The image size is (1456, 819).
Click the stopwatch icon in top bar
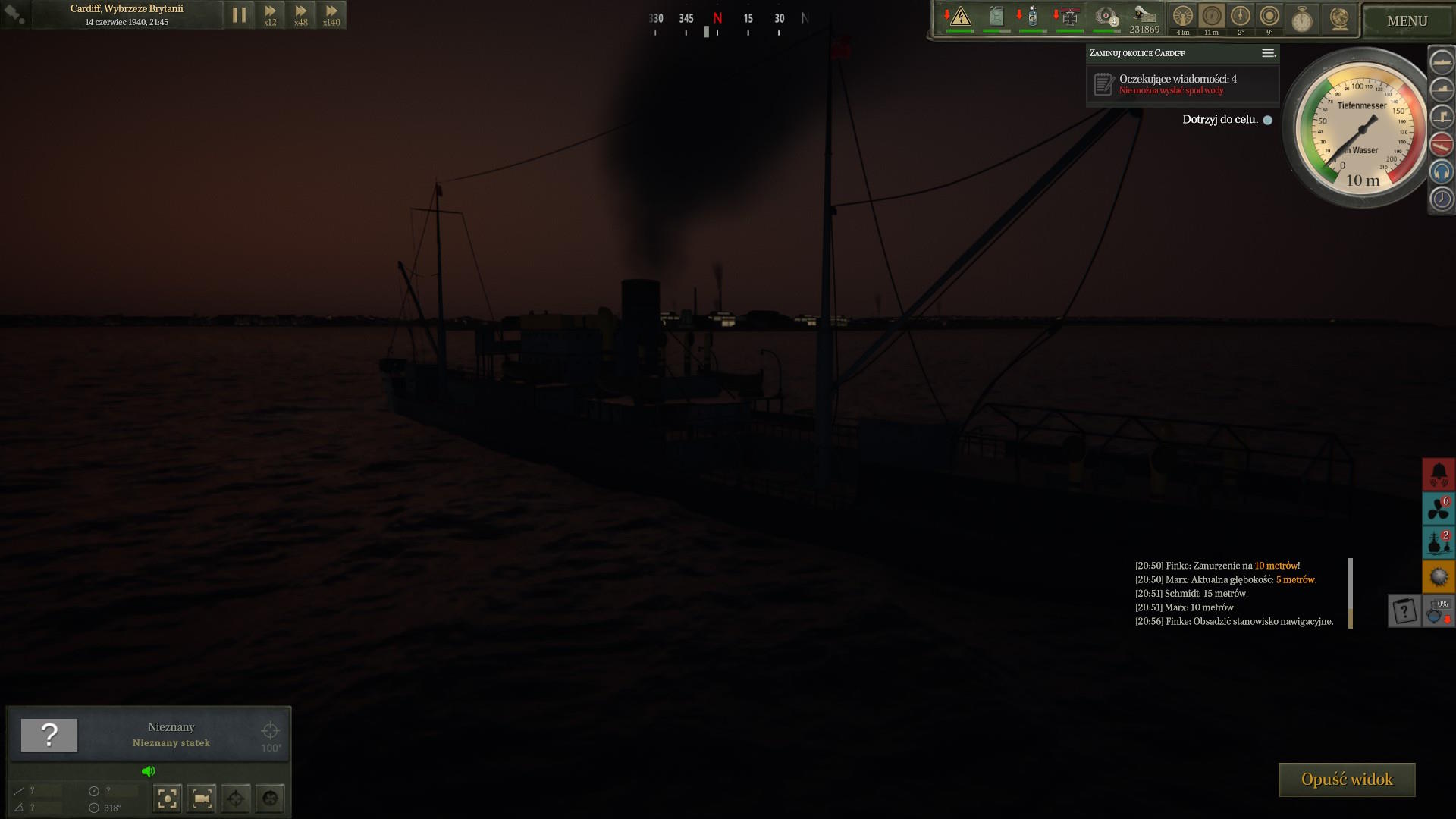click(1302, 19)
